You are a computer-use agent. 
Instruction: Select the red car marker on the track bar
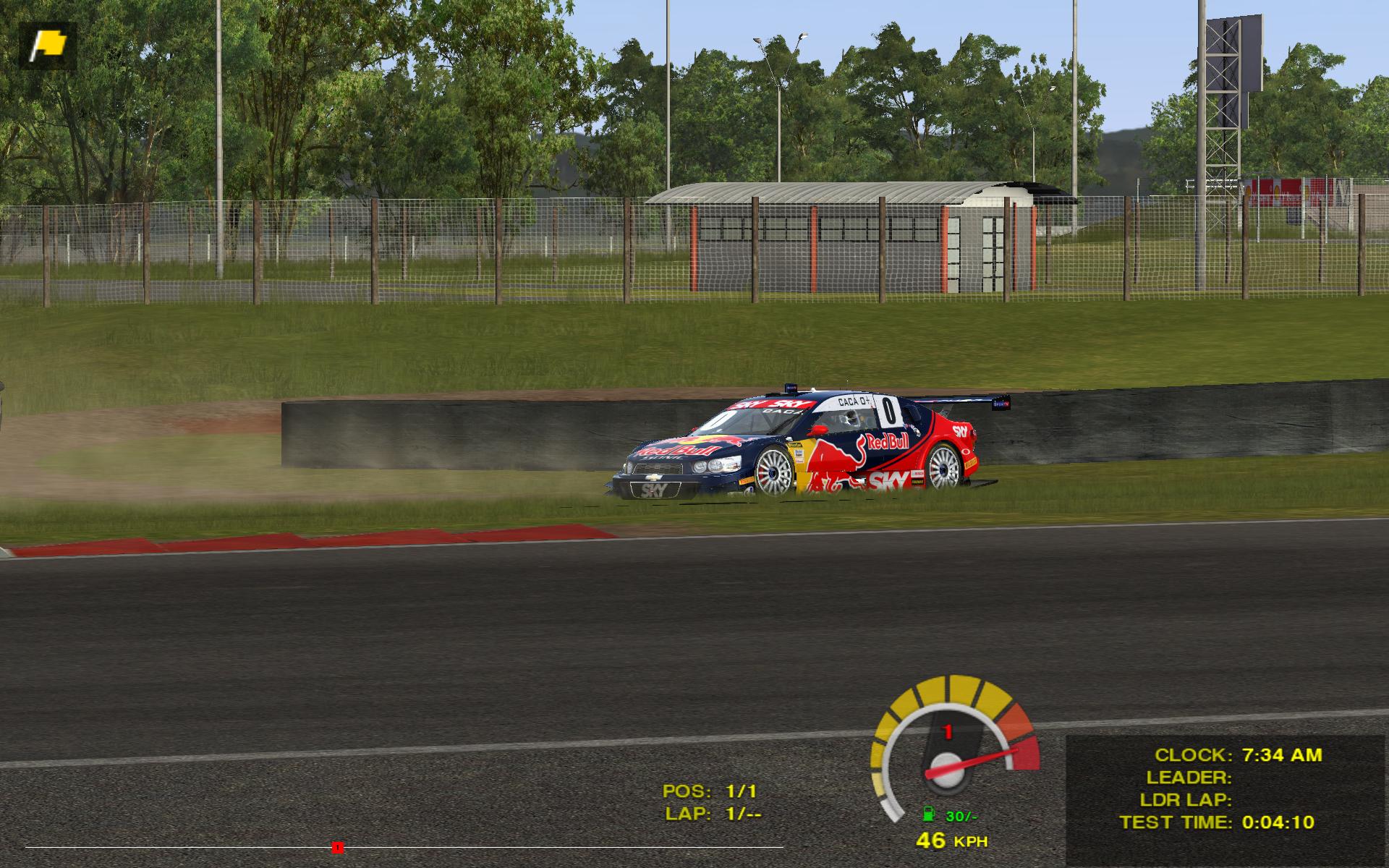pos(337,847)
